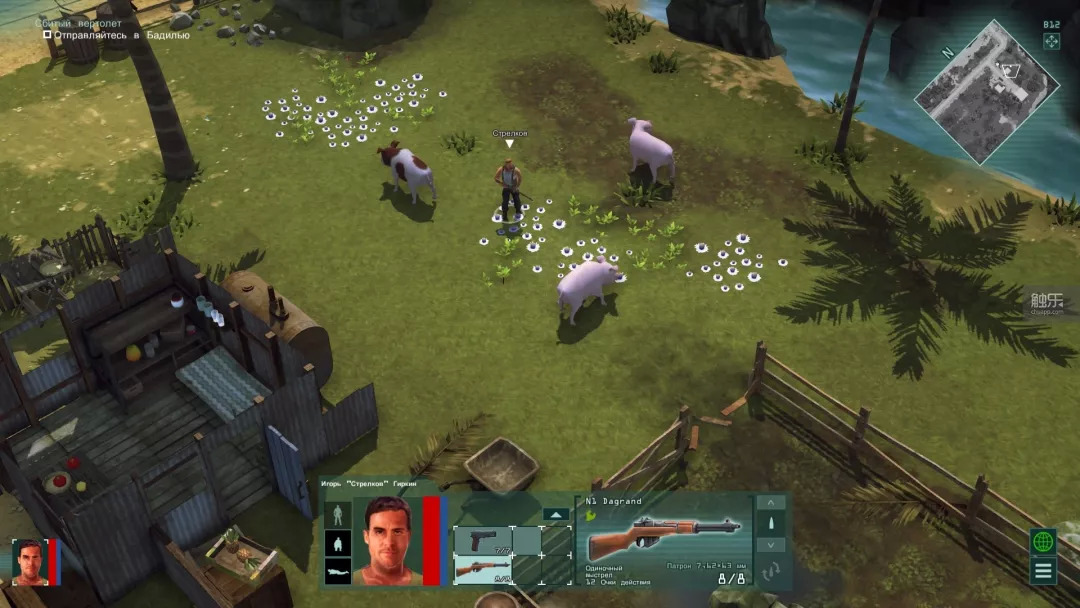
Task: Open the hamburger main menu button
Action: coord(1044,572)
